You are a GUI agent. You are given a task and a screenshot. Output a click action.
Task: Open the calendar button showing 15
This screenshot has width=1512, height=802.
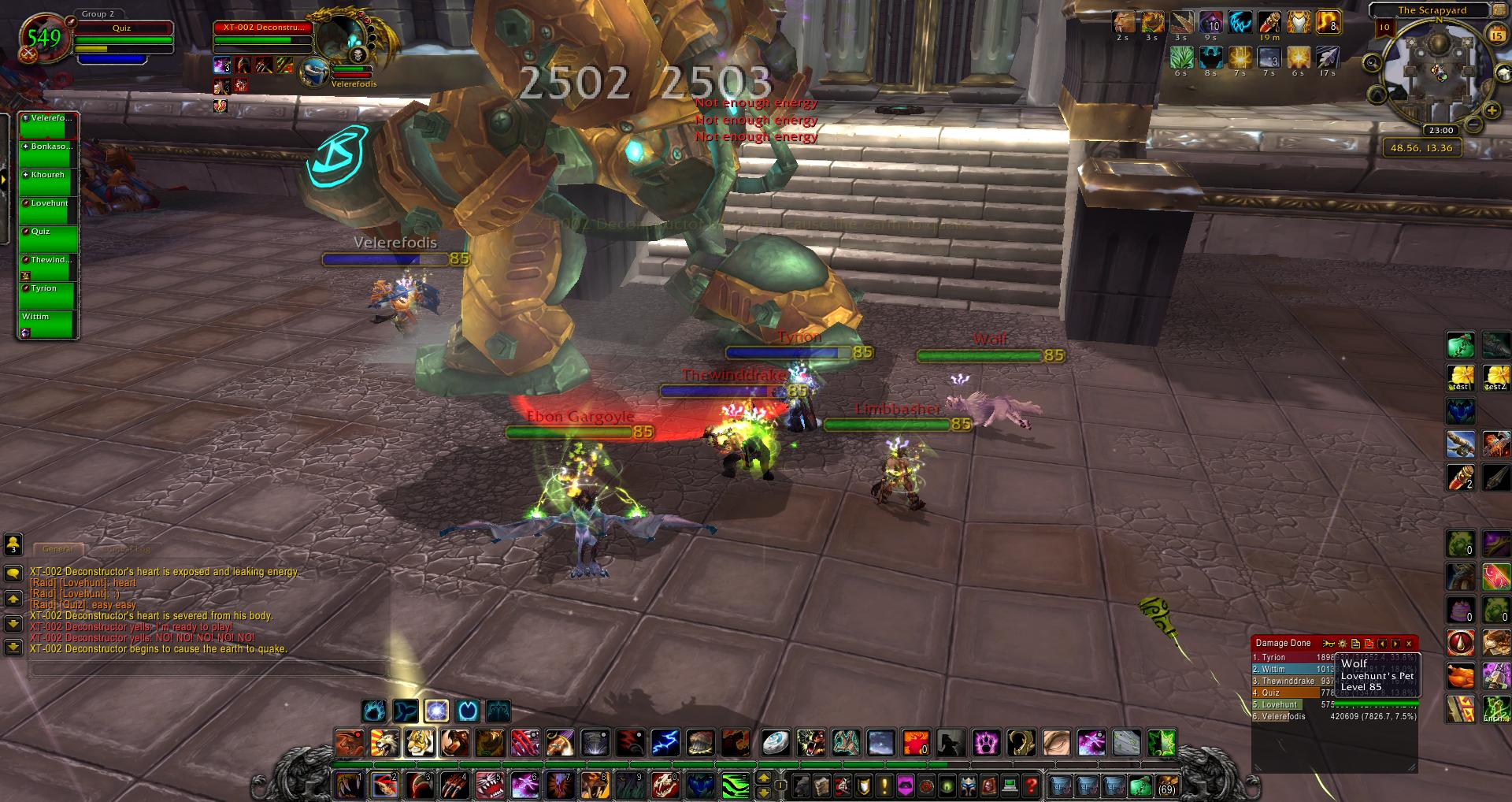pos(1497,35)
